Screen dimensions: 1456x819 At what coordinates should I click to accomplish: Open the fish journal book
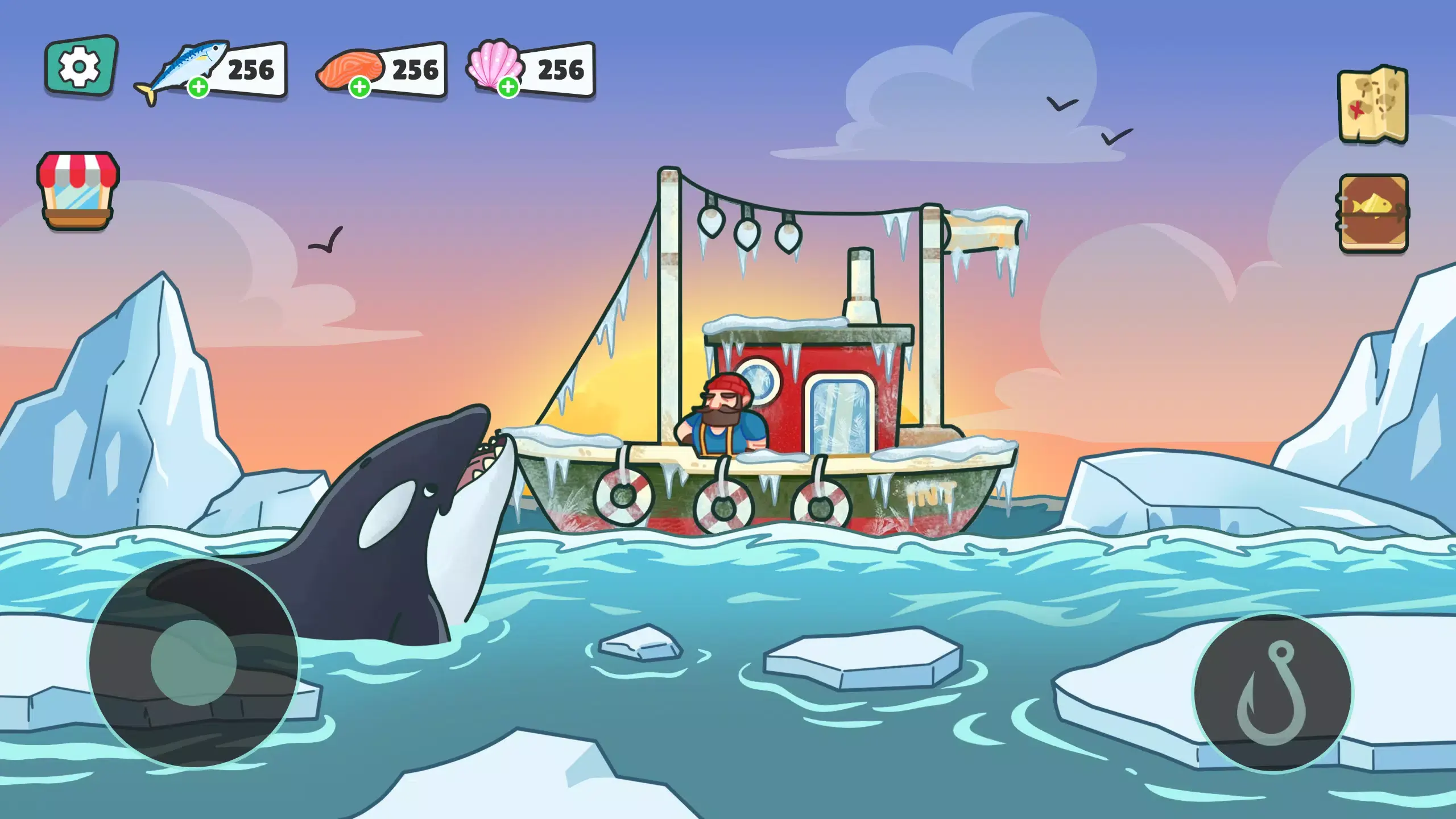tap(1373, 213)
